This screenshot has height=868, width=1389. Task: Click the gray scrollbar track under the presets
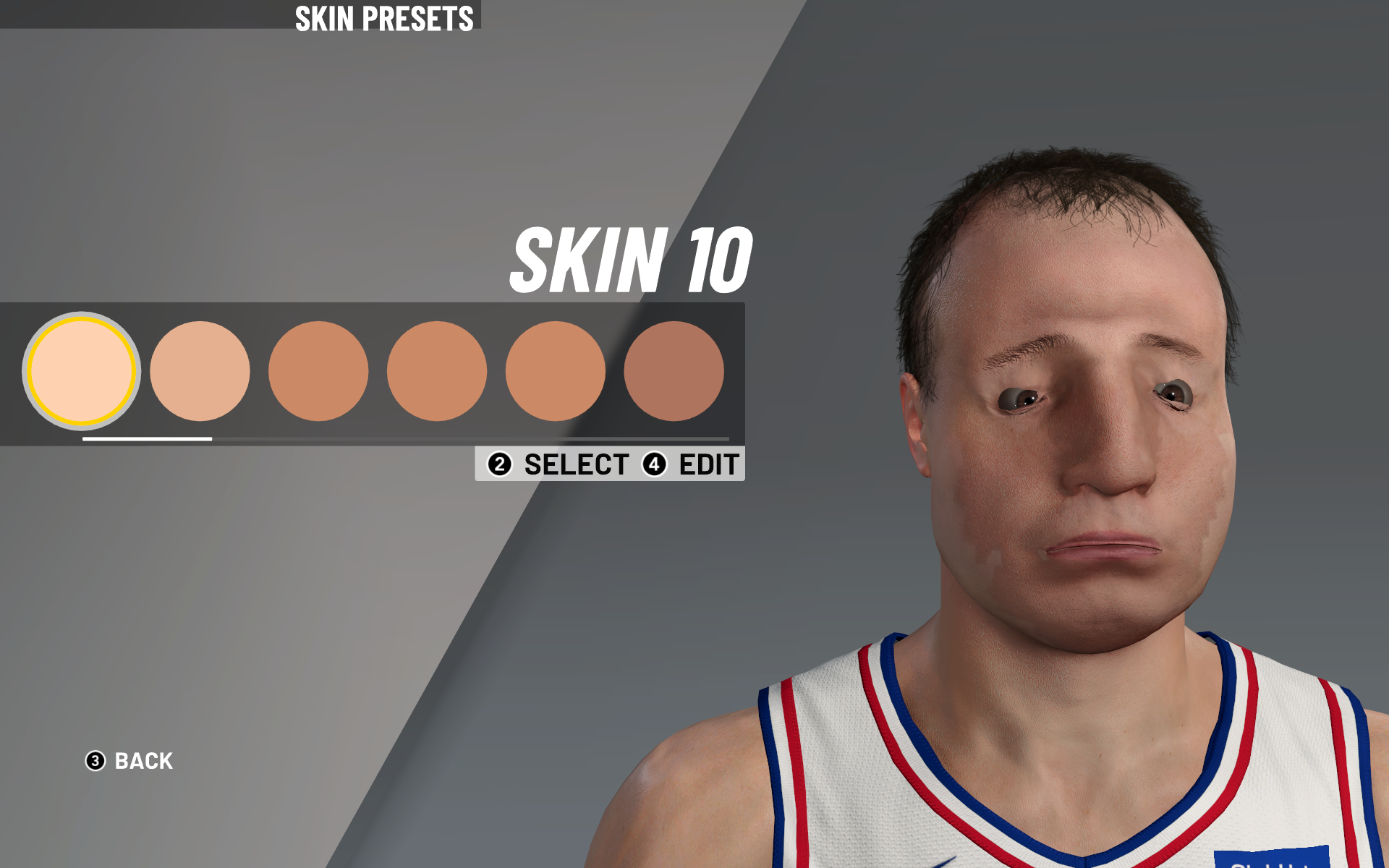click(470, 439)
